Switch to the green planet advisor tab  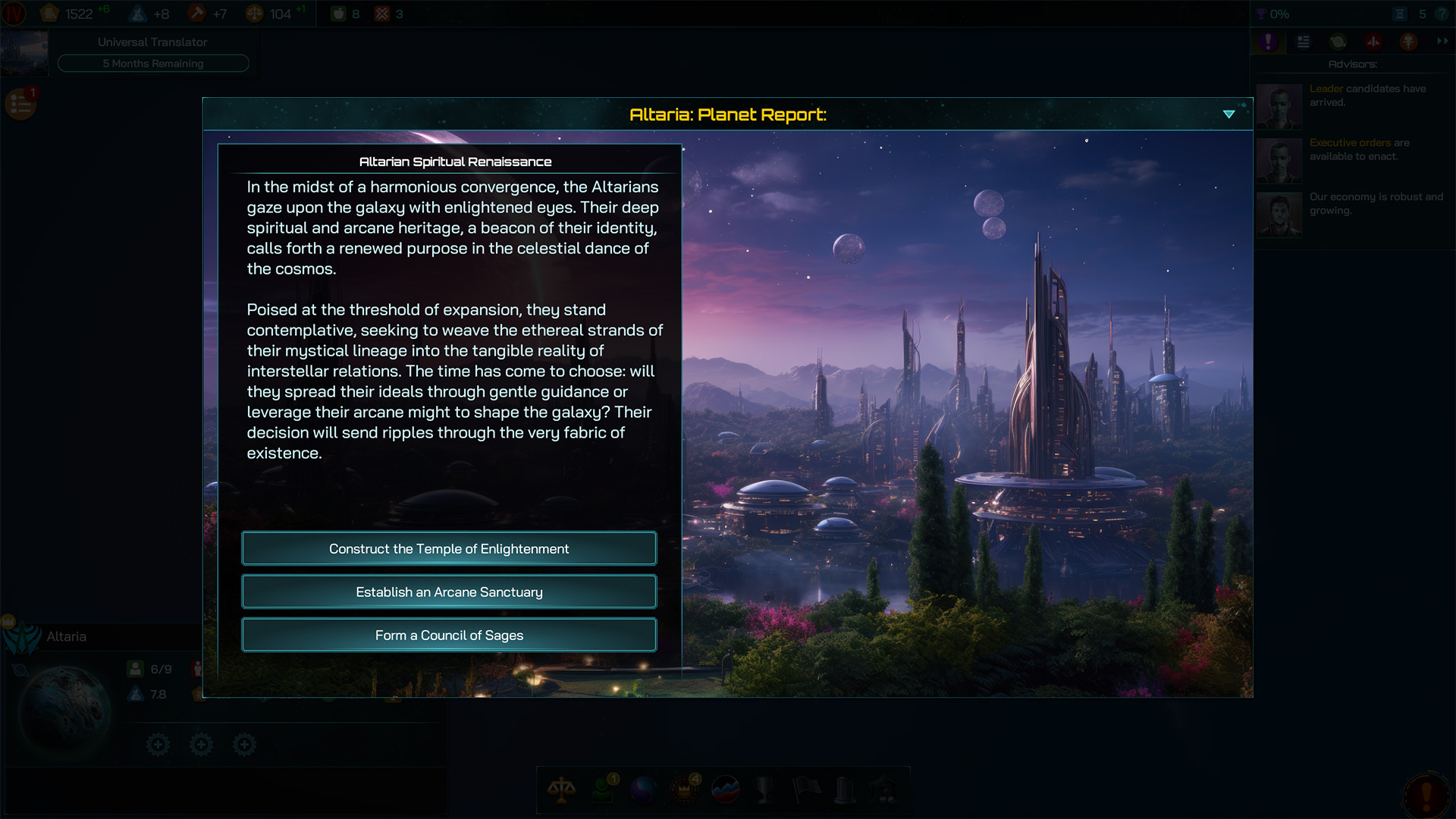coord(1338,42)
